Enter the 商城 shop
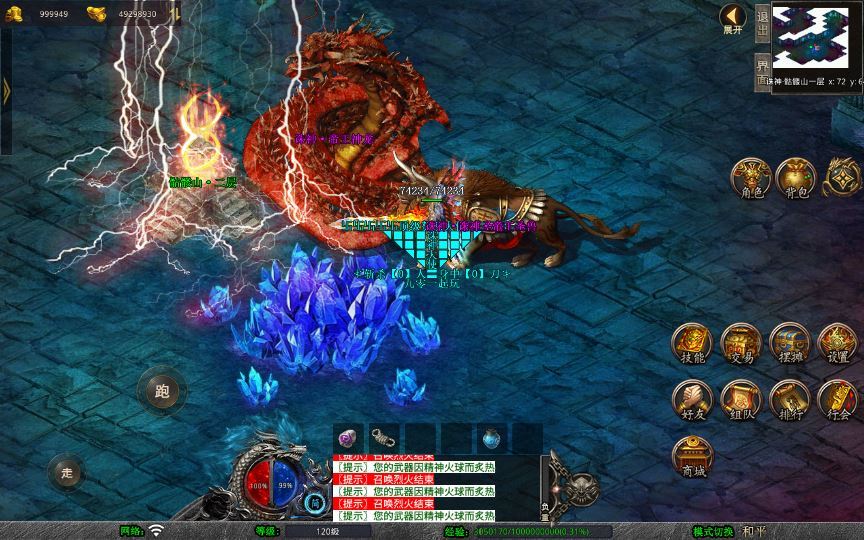This screenshot has width=864, height=540. point(692,456)
